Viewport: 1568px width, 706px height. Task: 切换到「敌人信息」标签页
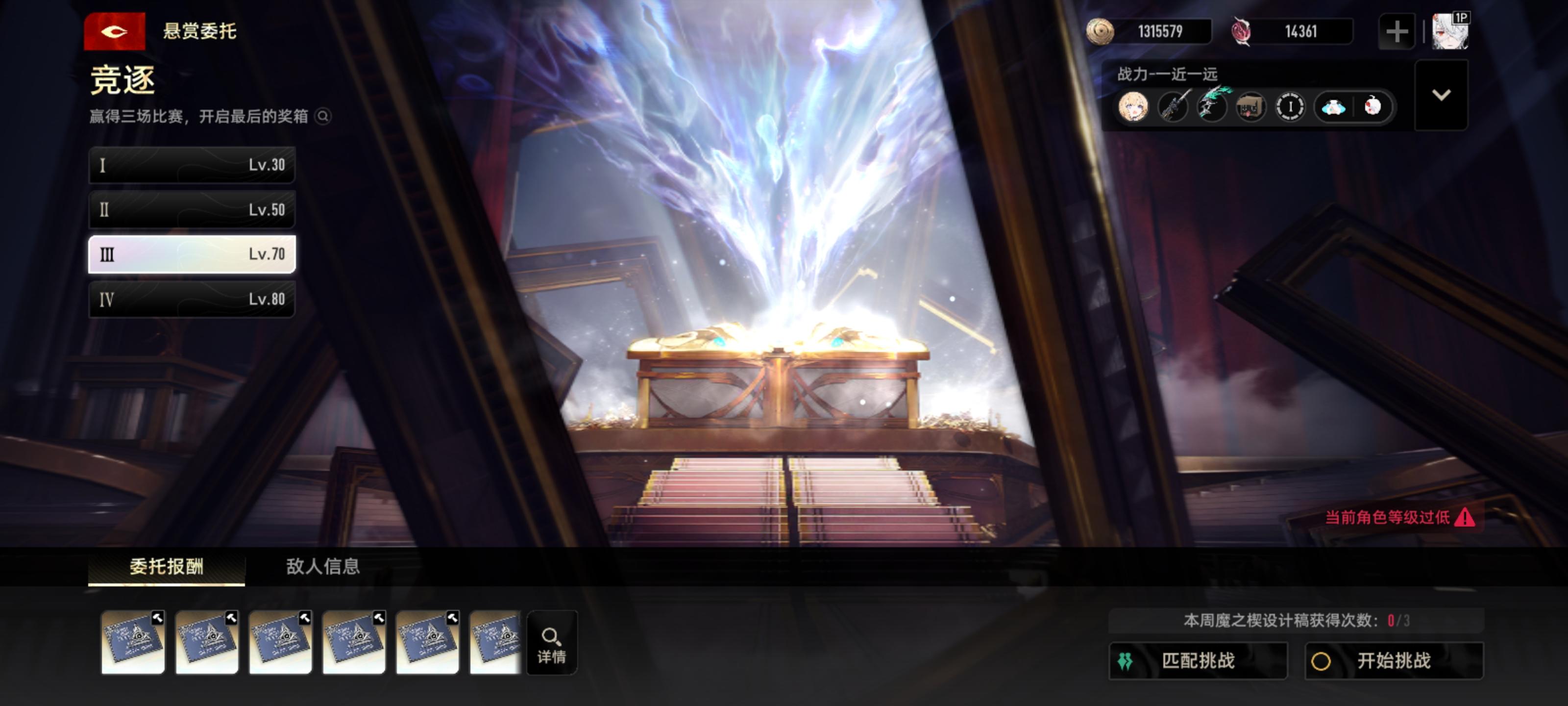322,566
